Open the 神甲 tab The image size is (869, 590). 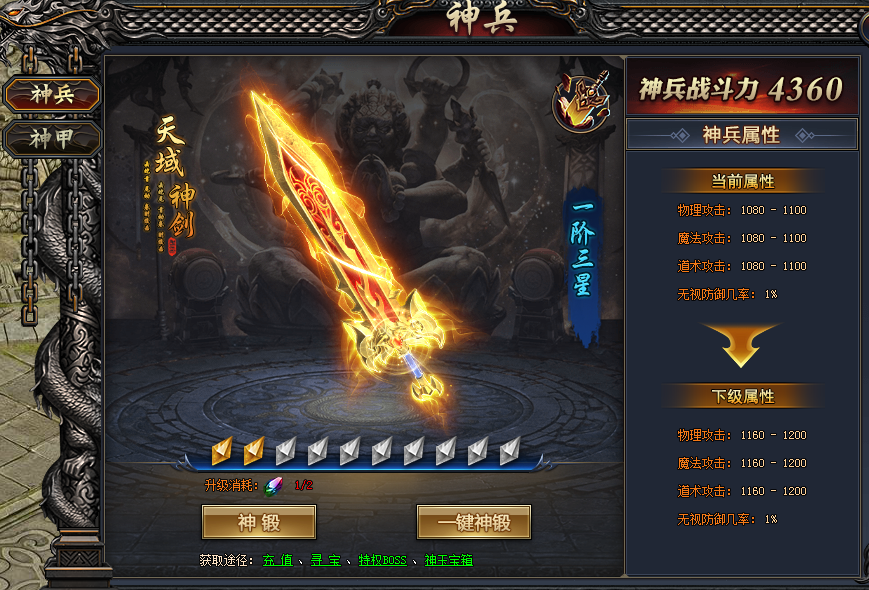tap(52, 138)
